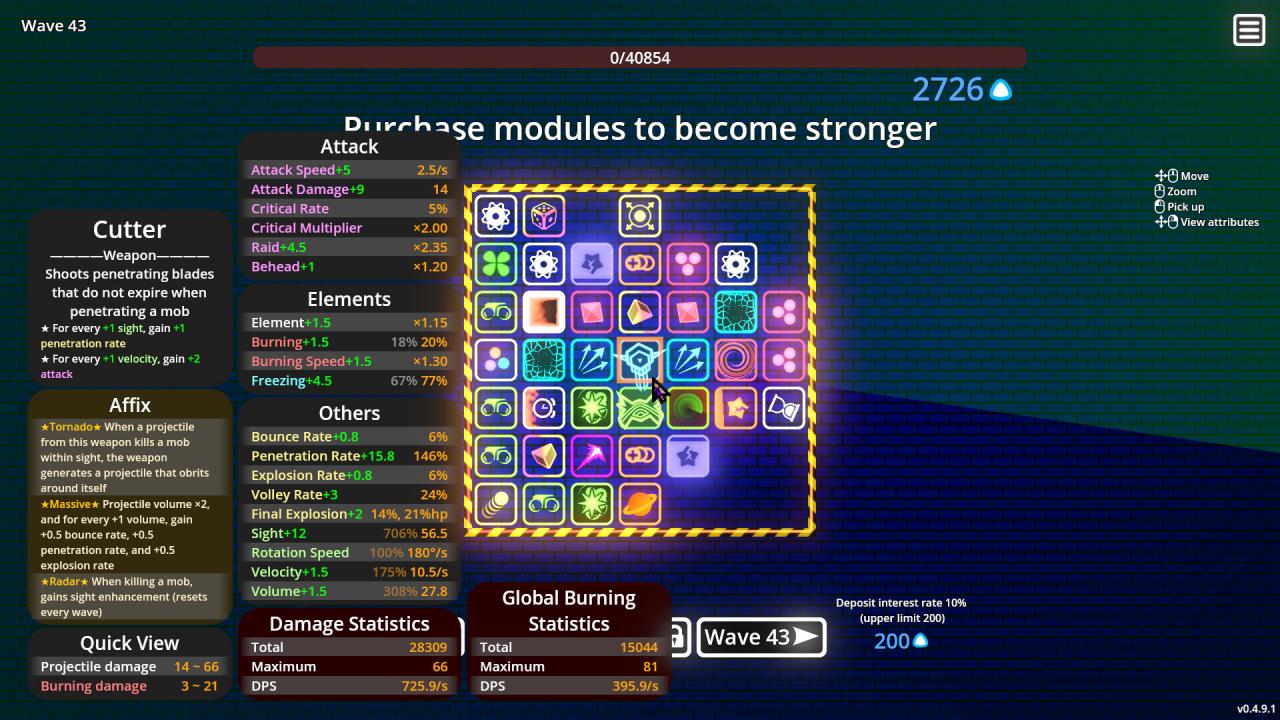Screen dimensions: 1280x720
Task: Click the lock icon beside the wave button
Action: click(678, 637)
